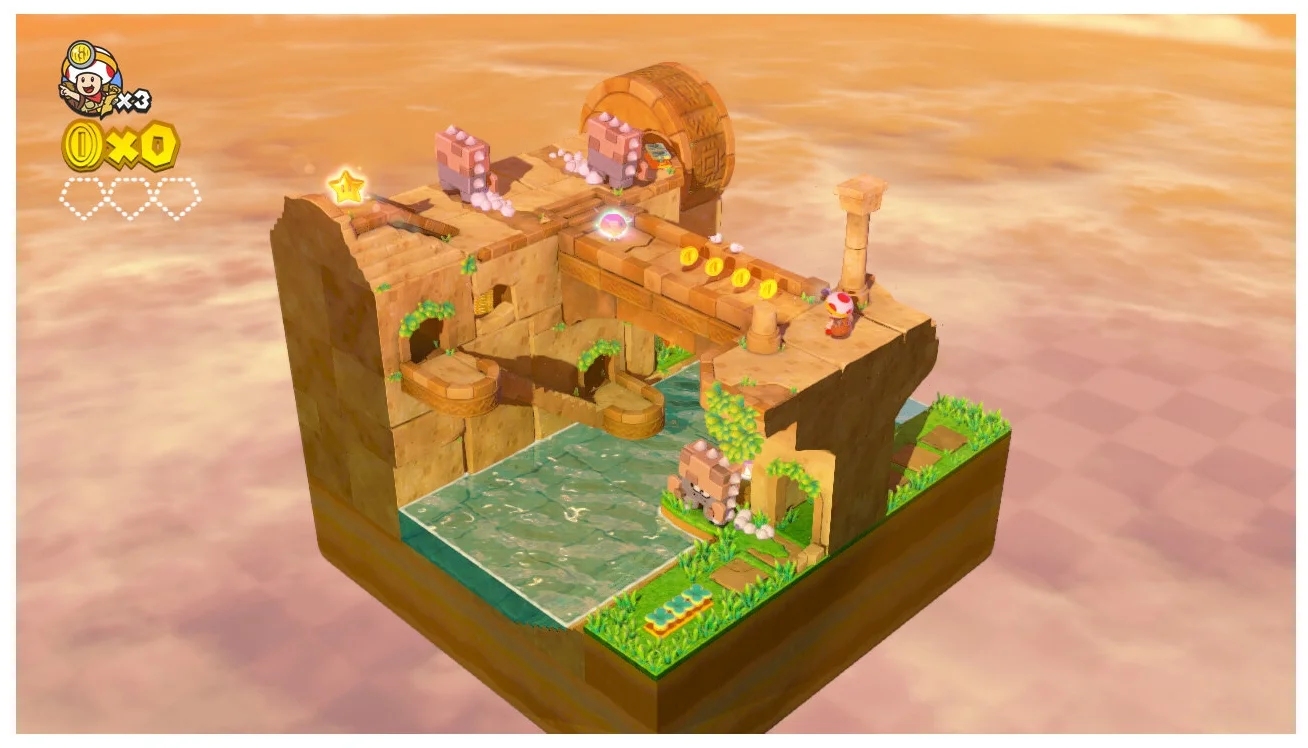Click the Walleye near the lower archway
Viewport: 1308px width, 748px height.
click(703, 480)
